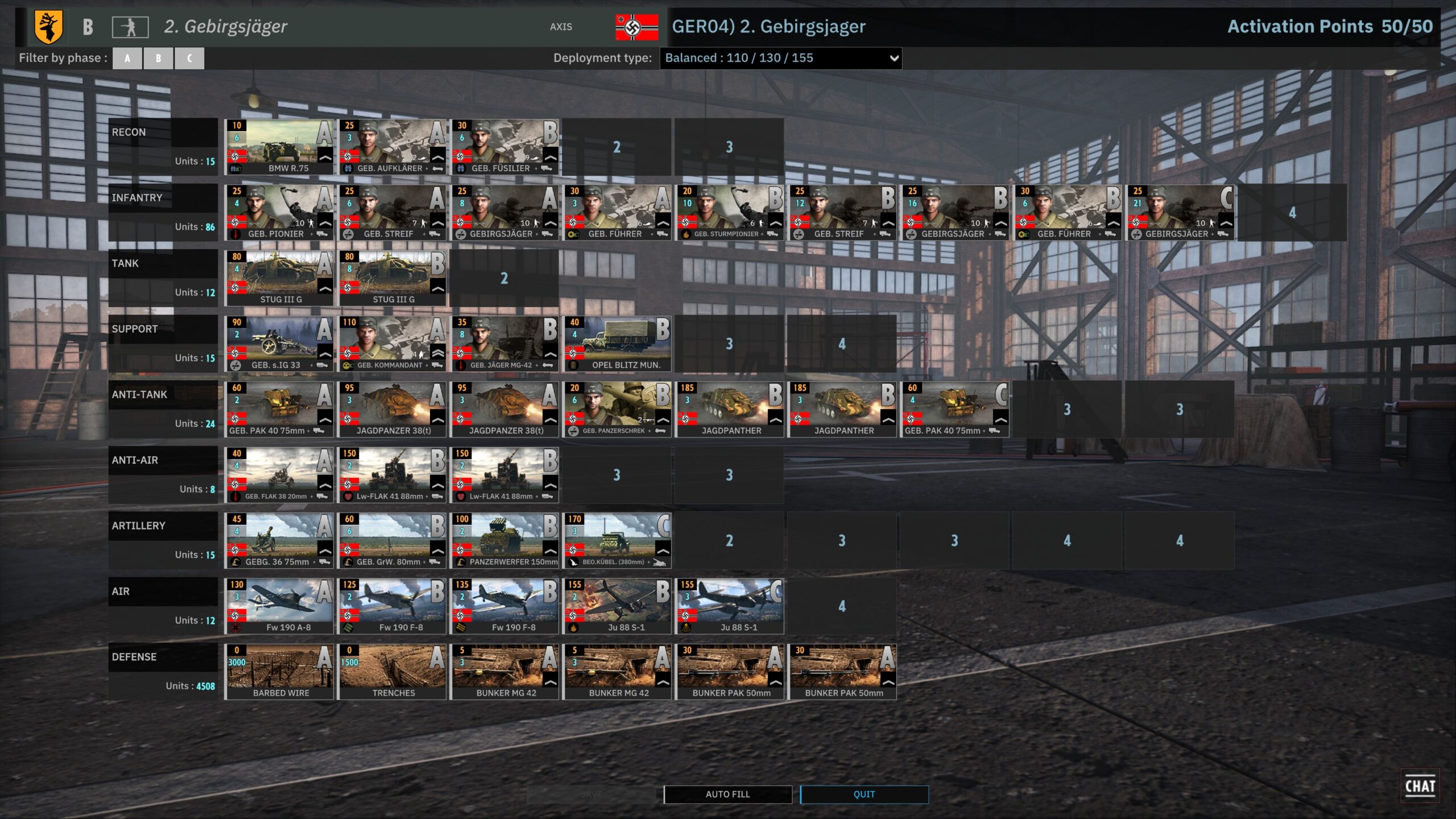Quit the deck builder
The width and height of the screenshot is (1456, 819).
(864, 794)
